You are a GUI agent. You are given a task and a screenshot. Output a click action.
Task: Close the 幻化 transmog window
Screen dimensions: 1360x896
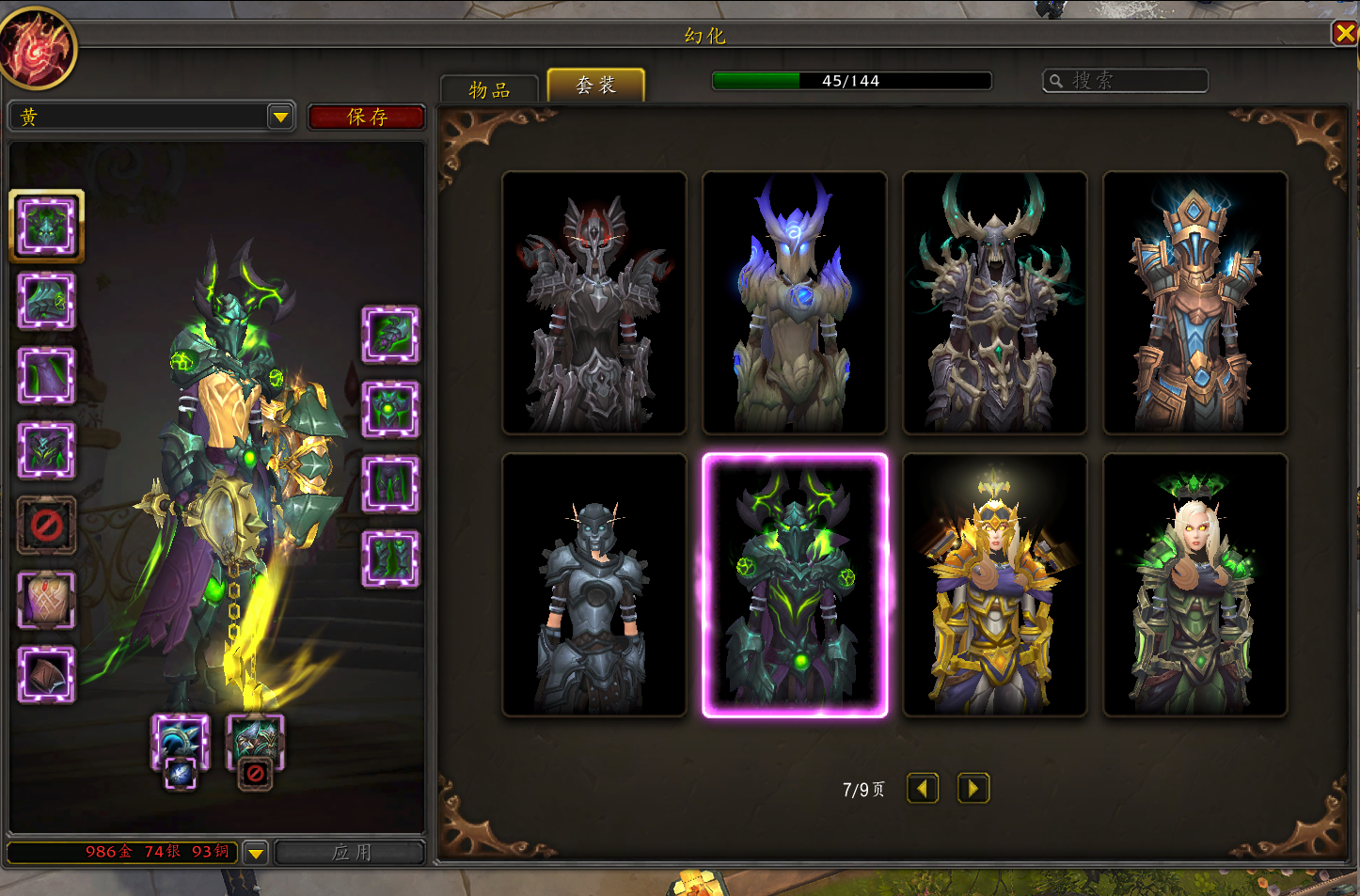pyautogui.click(x=1344, y=34)
